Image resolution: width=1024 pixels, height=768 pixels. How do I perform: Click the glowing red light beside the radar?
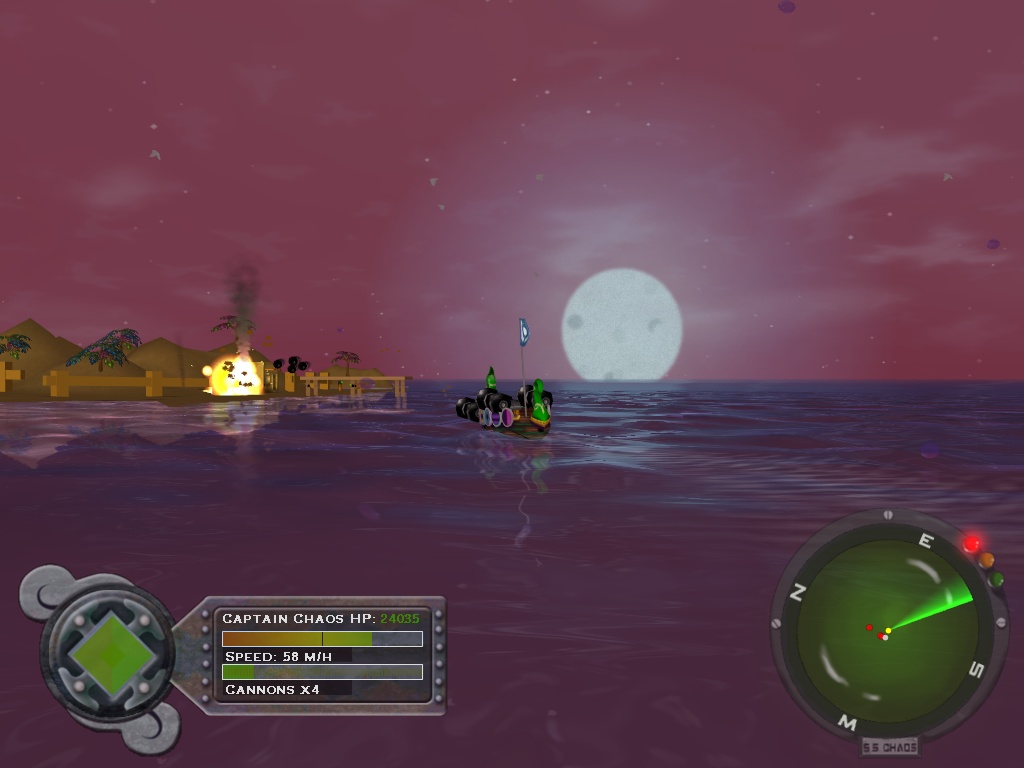point(971,544)
